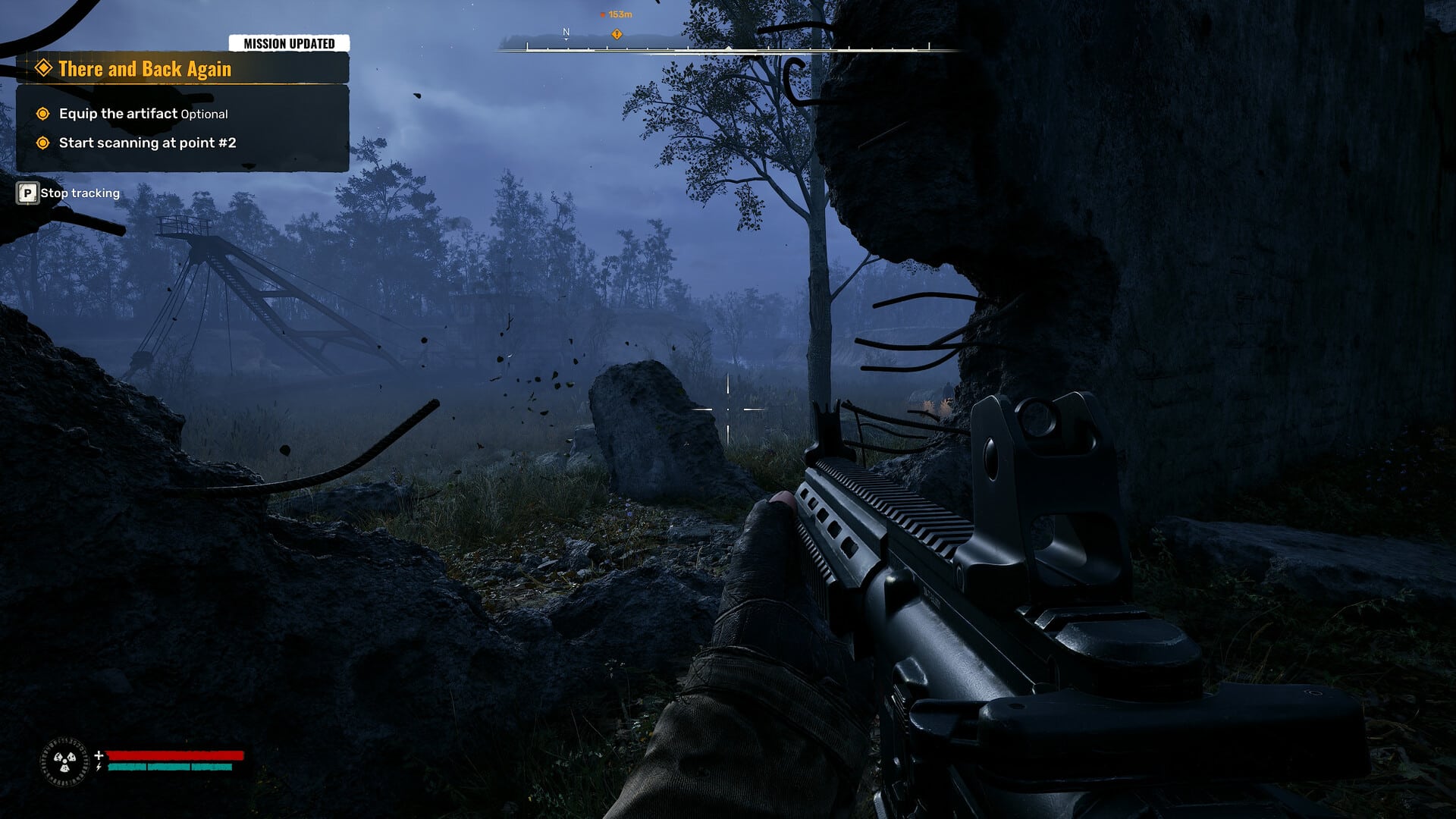
Task: Click the diamond icon beside the mission title
Action: pyautogui.click(x=42, y=69)
